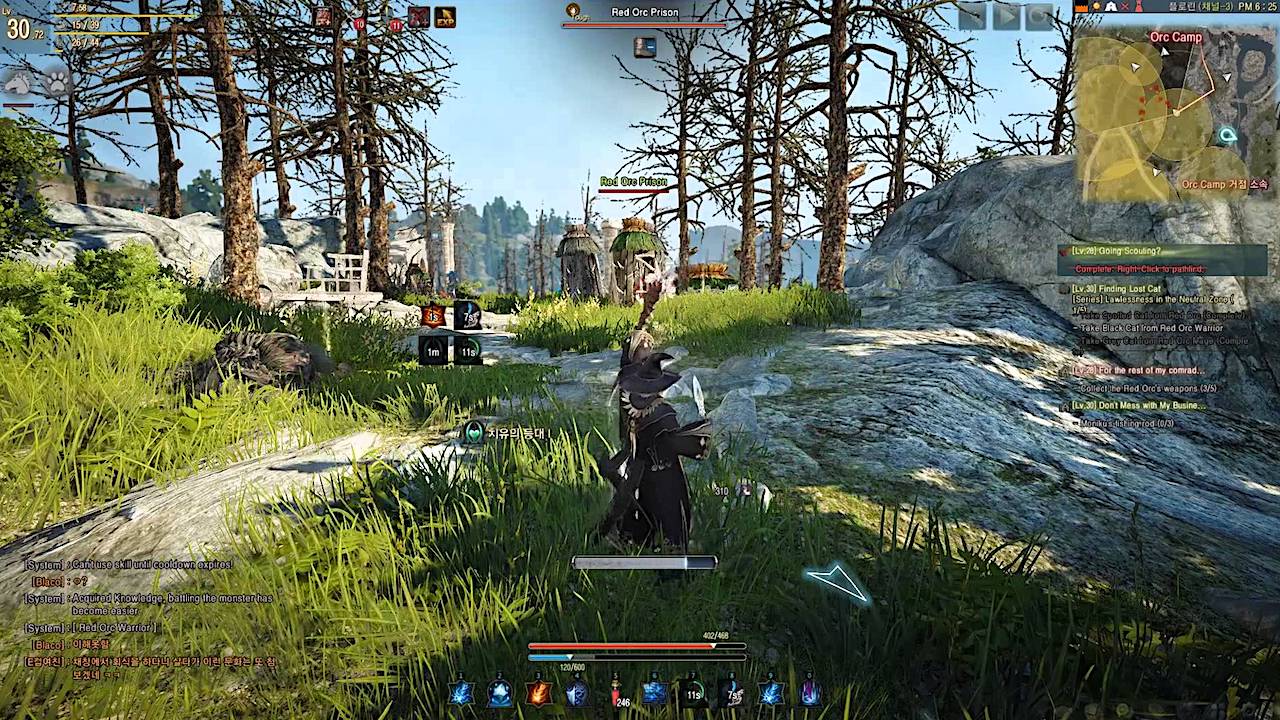Toggle the quest [Lv.30] Don't Mess with My Business
Viewport: 1280px width, 720px height.
click(x=1140, y=405)
